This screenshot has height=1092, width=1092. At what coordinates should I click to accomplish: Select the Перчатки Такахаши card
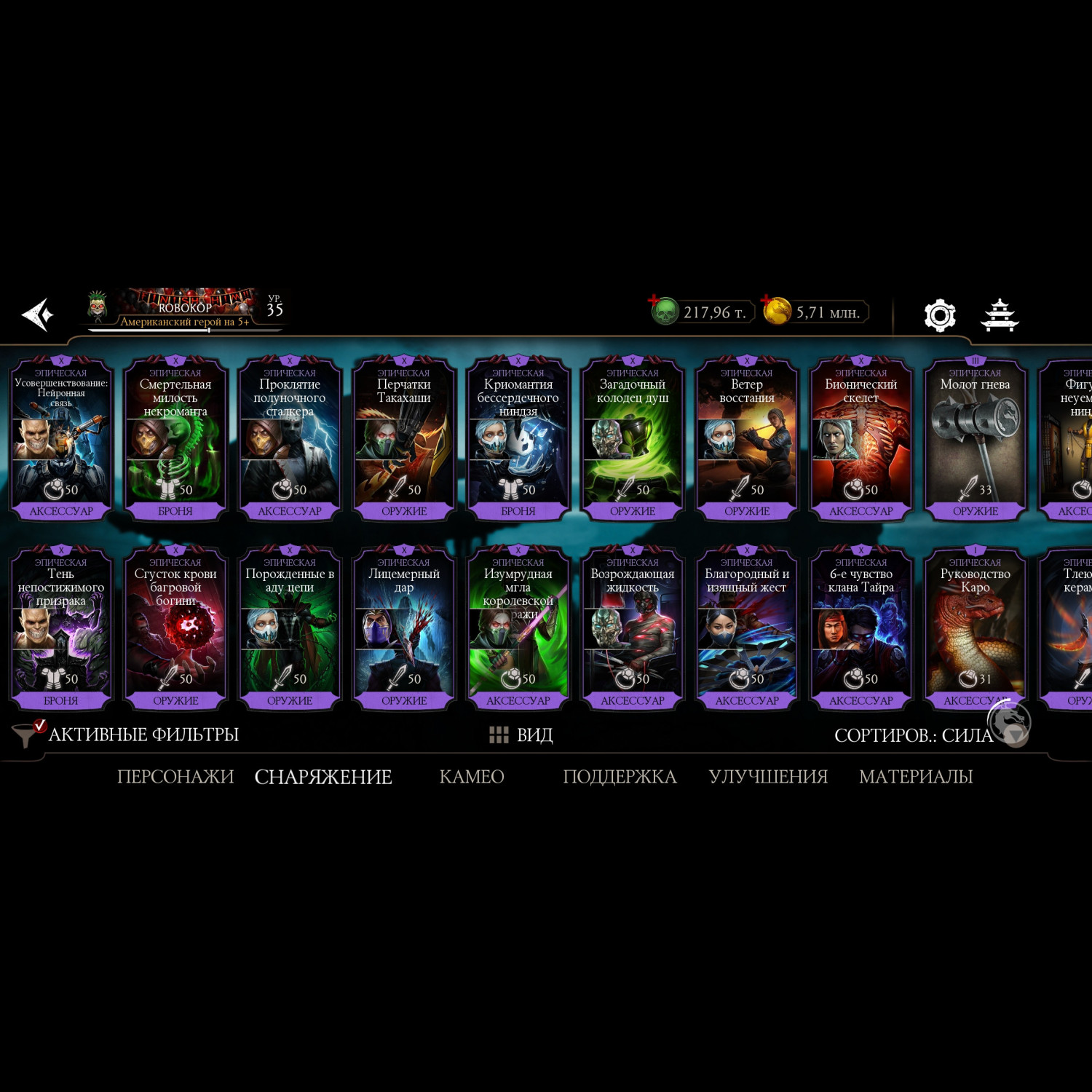click(x=404, y=438)
